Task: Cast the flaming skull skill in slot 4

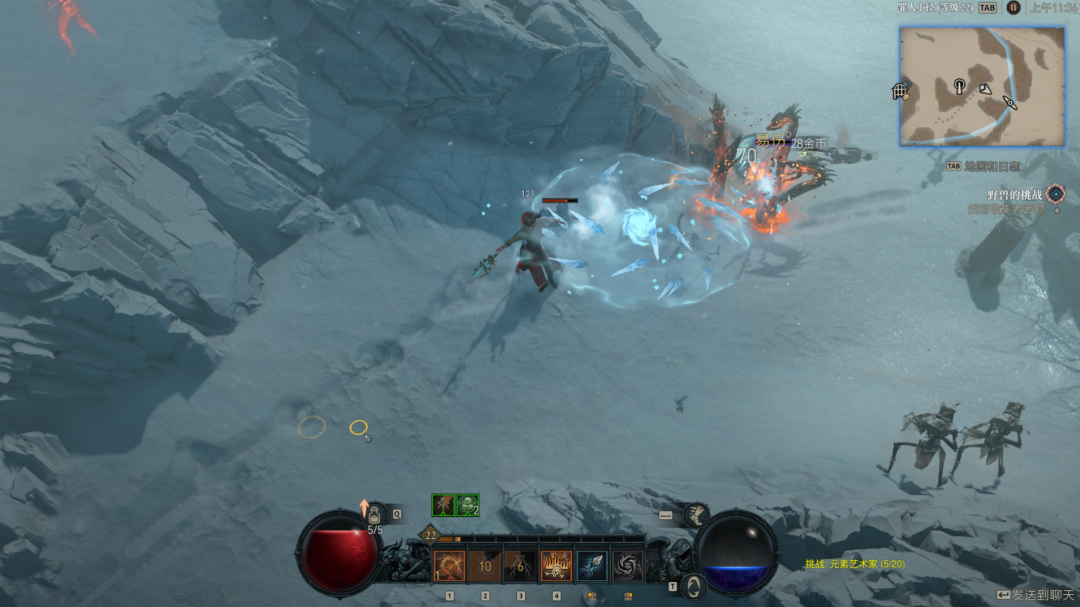Action: (x=556, y=566)
